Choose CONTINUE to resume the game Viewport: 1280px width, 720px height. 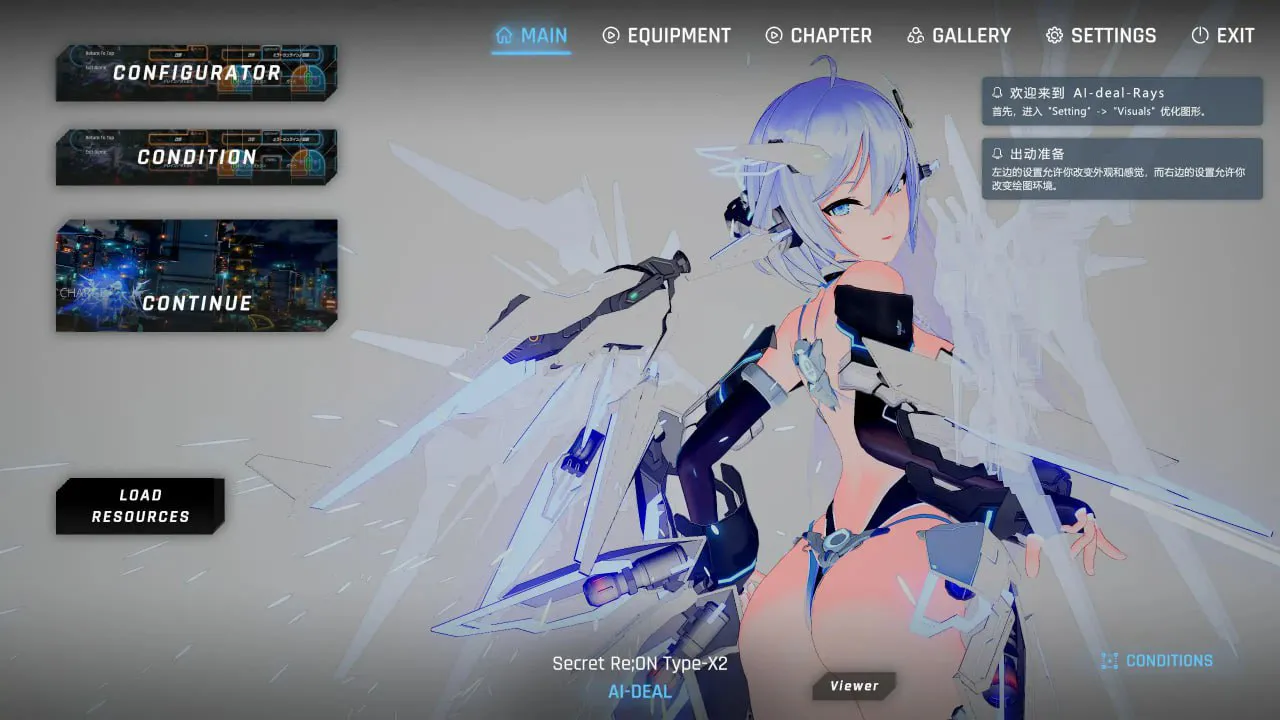tap(196, 276)
